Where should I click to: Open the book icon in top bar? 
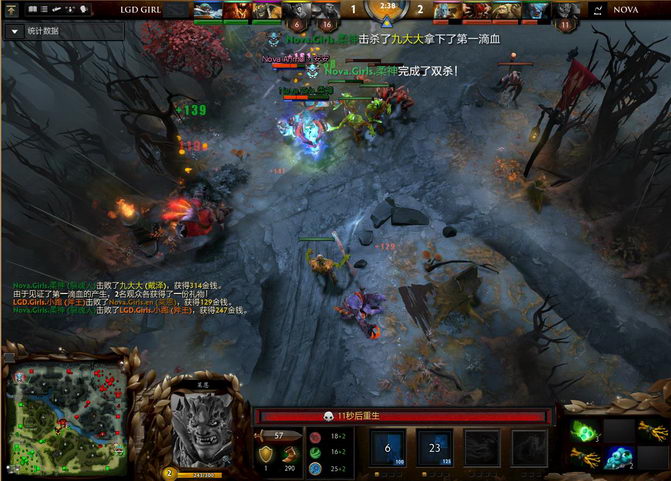pos(32,9)
